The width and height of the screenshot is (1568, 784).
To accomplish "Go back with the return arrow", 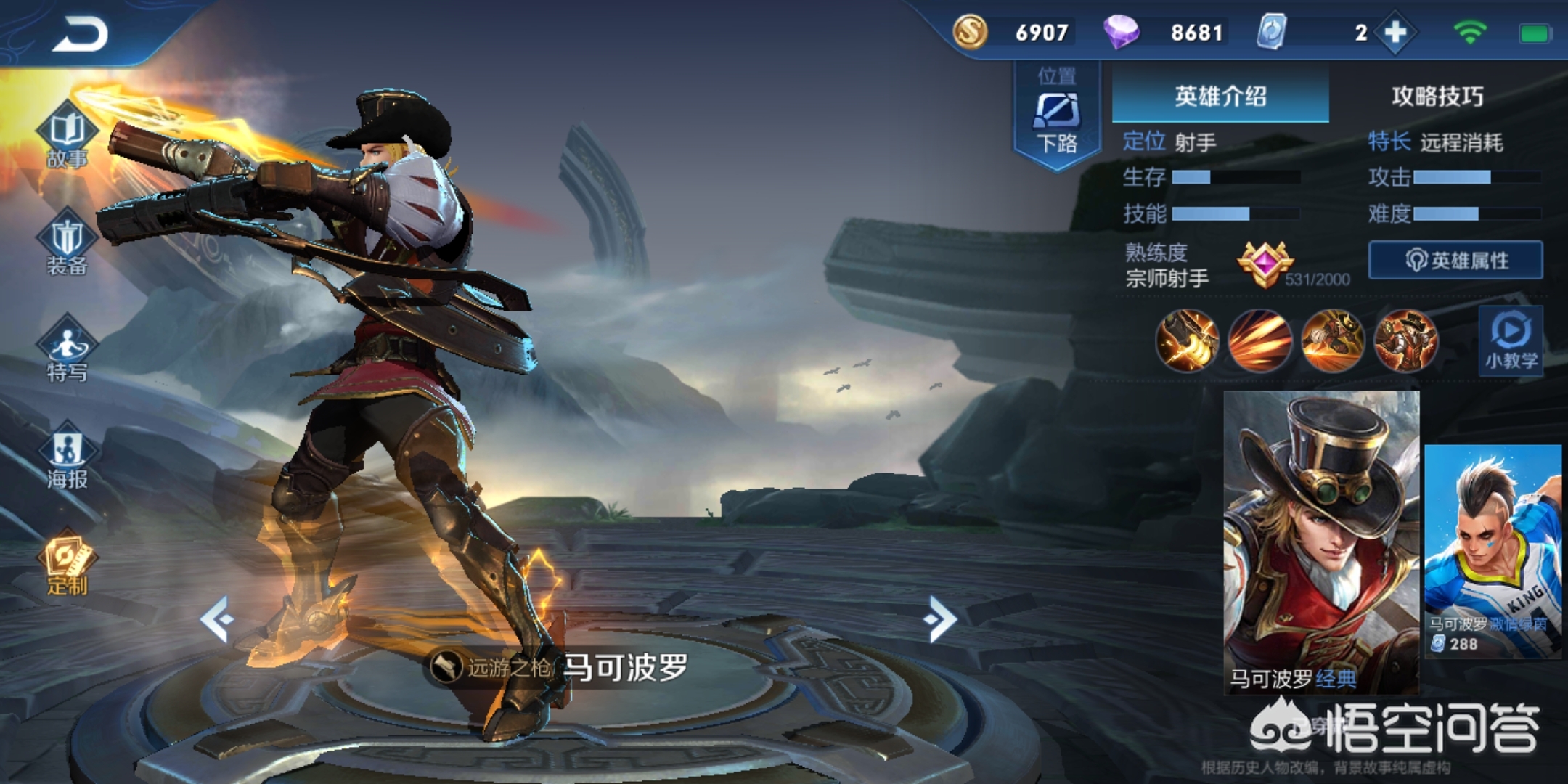I will coord(80,33).
